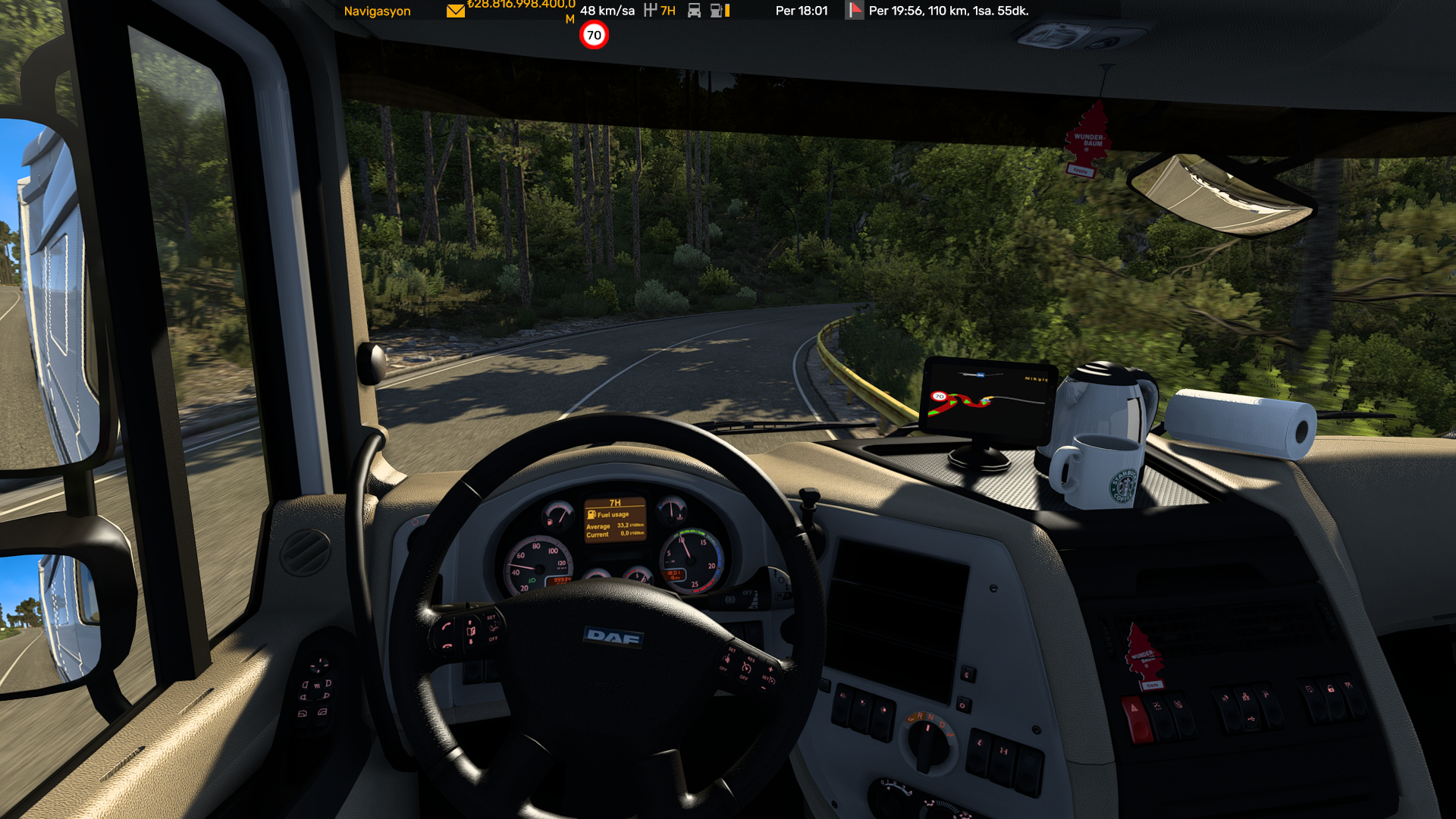Click the fuel level bar next to the pump icon
Viewport: 1456px width, 819px height.
(x=726, y=11)
